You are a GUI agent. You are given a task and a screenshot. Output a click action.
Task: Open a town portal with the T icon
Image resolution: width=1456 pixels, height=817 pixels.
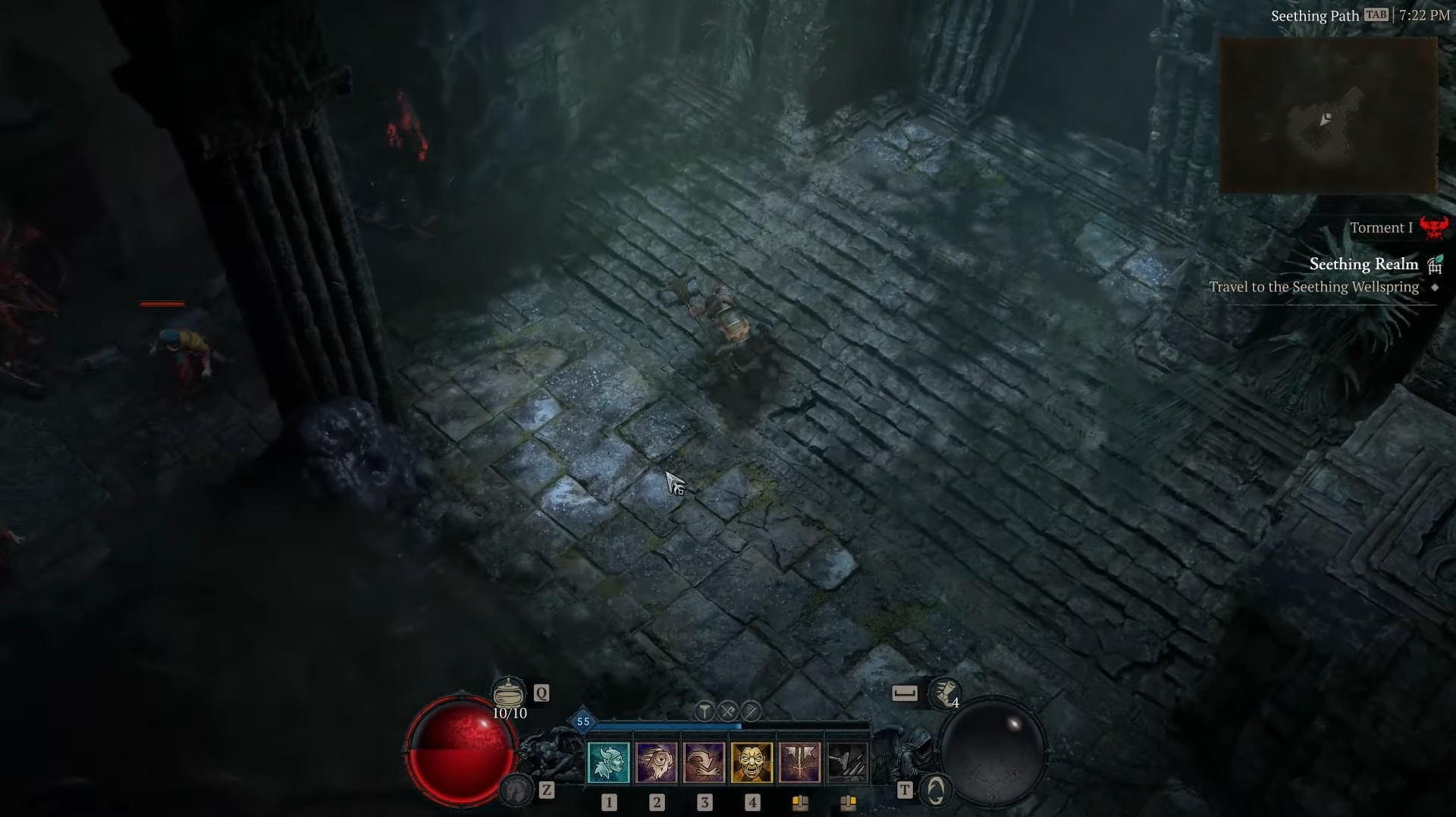937,791
